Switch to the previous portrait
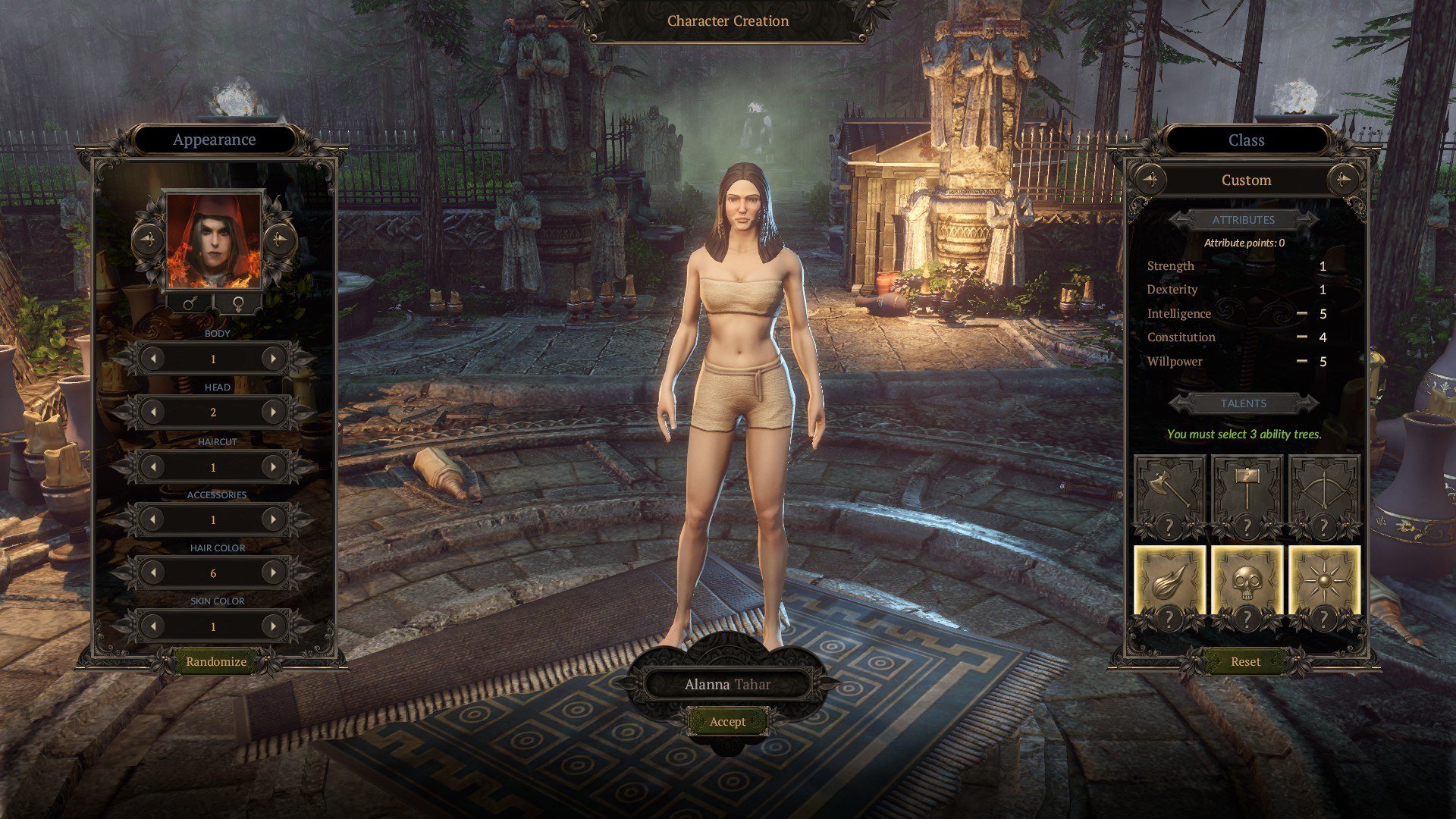The image size is (1456, 819). 149,240
